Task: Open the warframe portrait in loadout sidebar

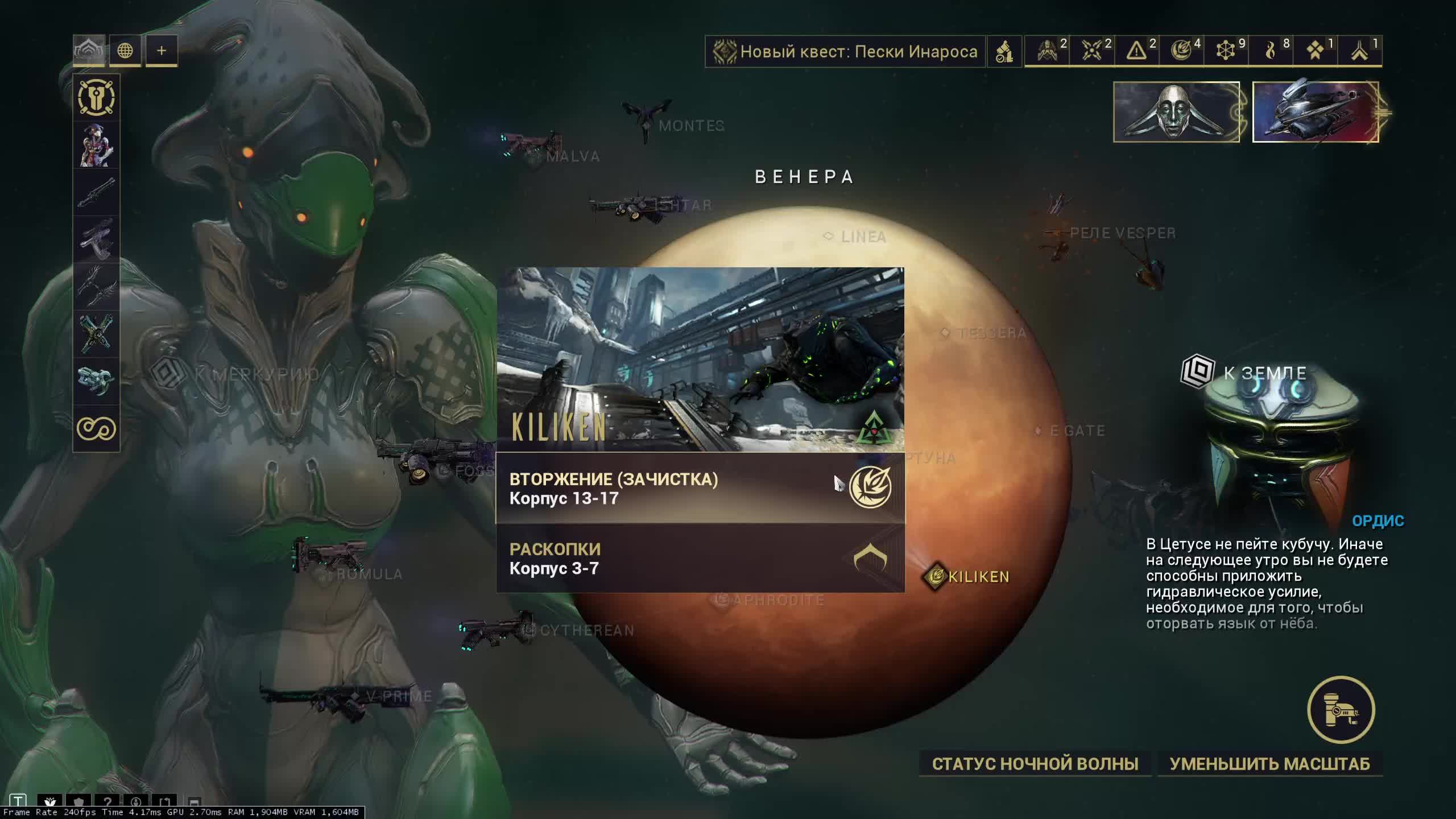Action: [x=96, y=146]
